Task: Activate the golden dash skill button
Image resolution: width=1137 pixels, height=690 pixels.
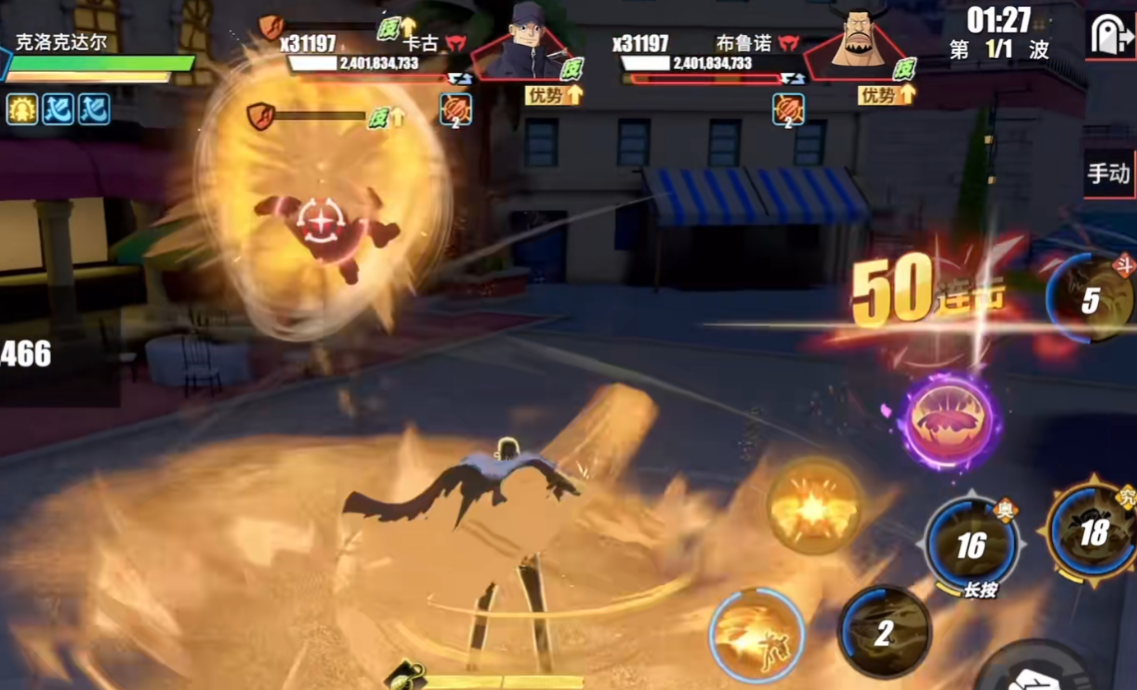Action: pyautogui.click(x=757, y=636)
